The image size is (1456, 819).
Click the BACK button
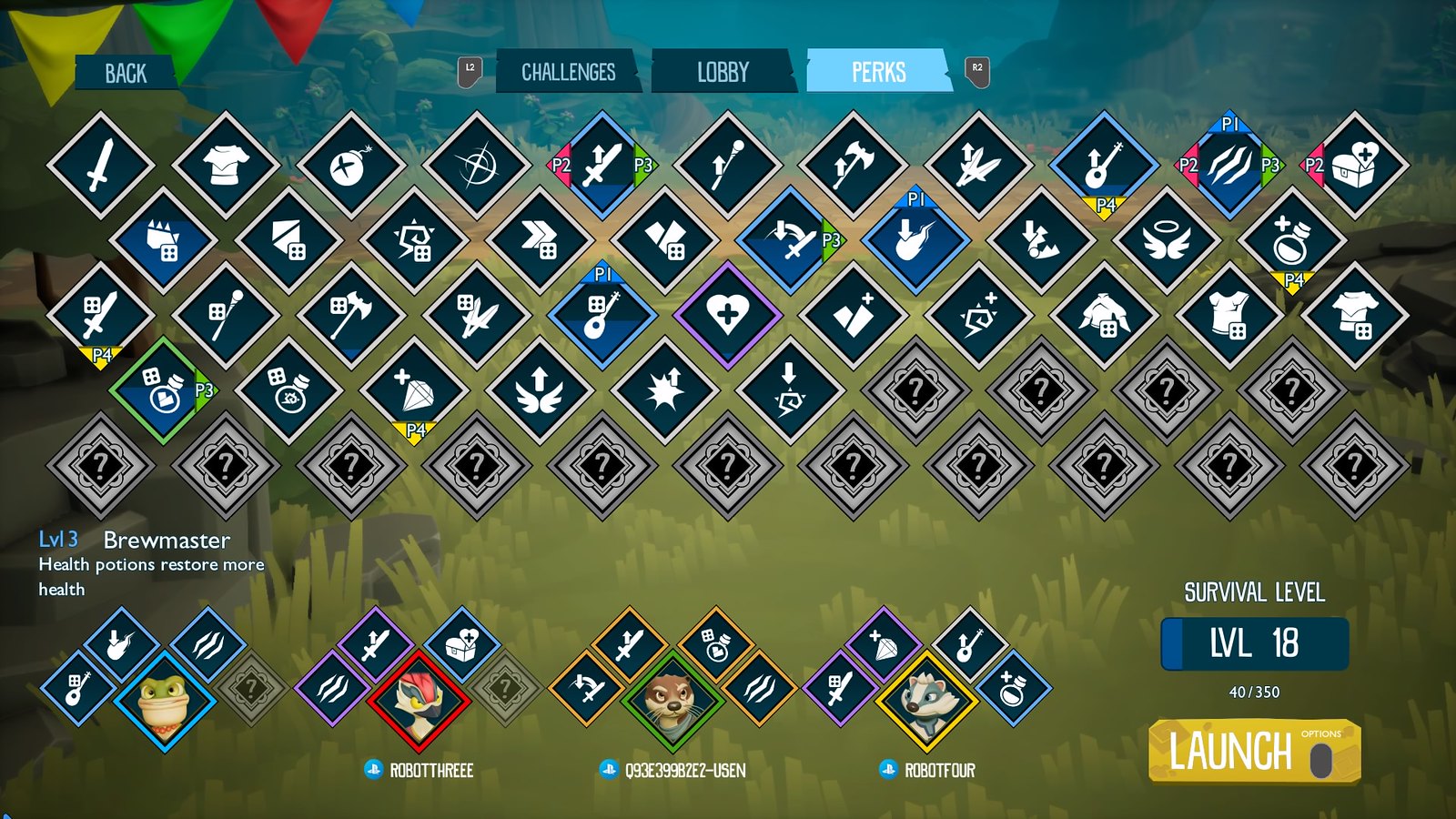127,71
